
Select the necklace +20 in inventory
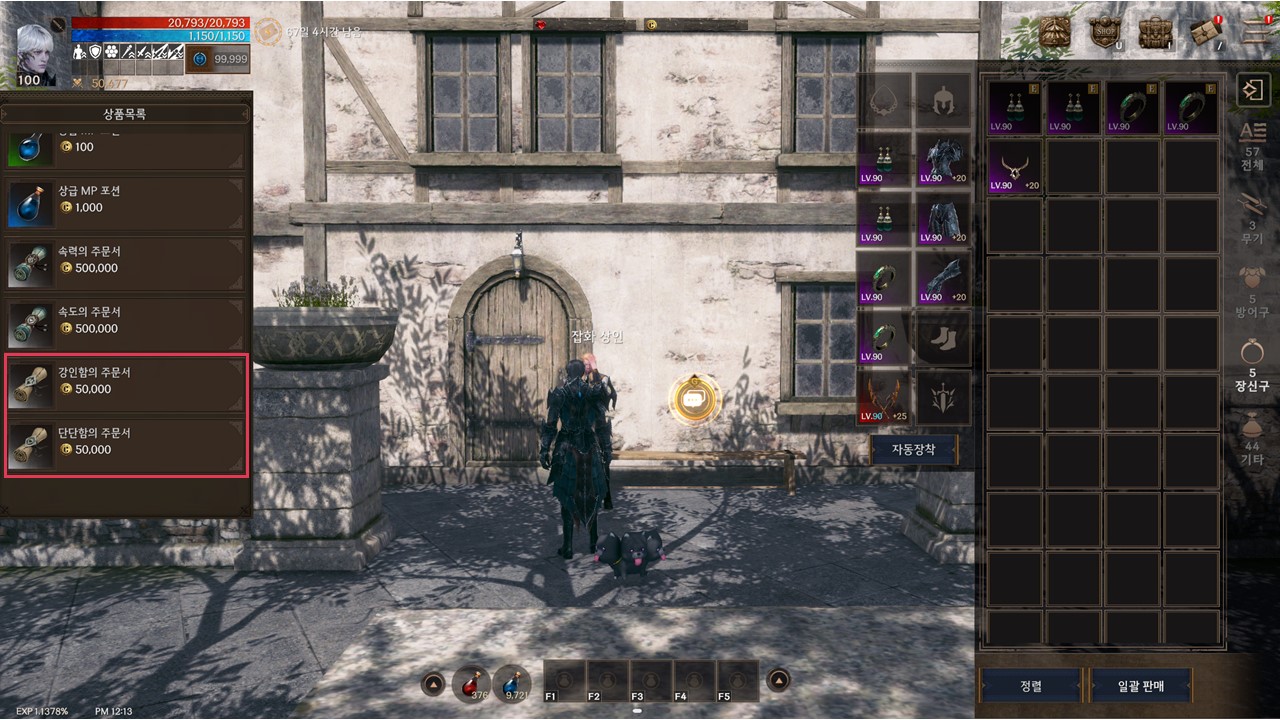pos(1014,166)
